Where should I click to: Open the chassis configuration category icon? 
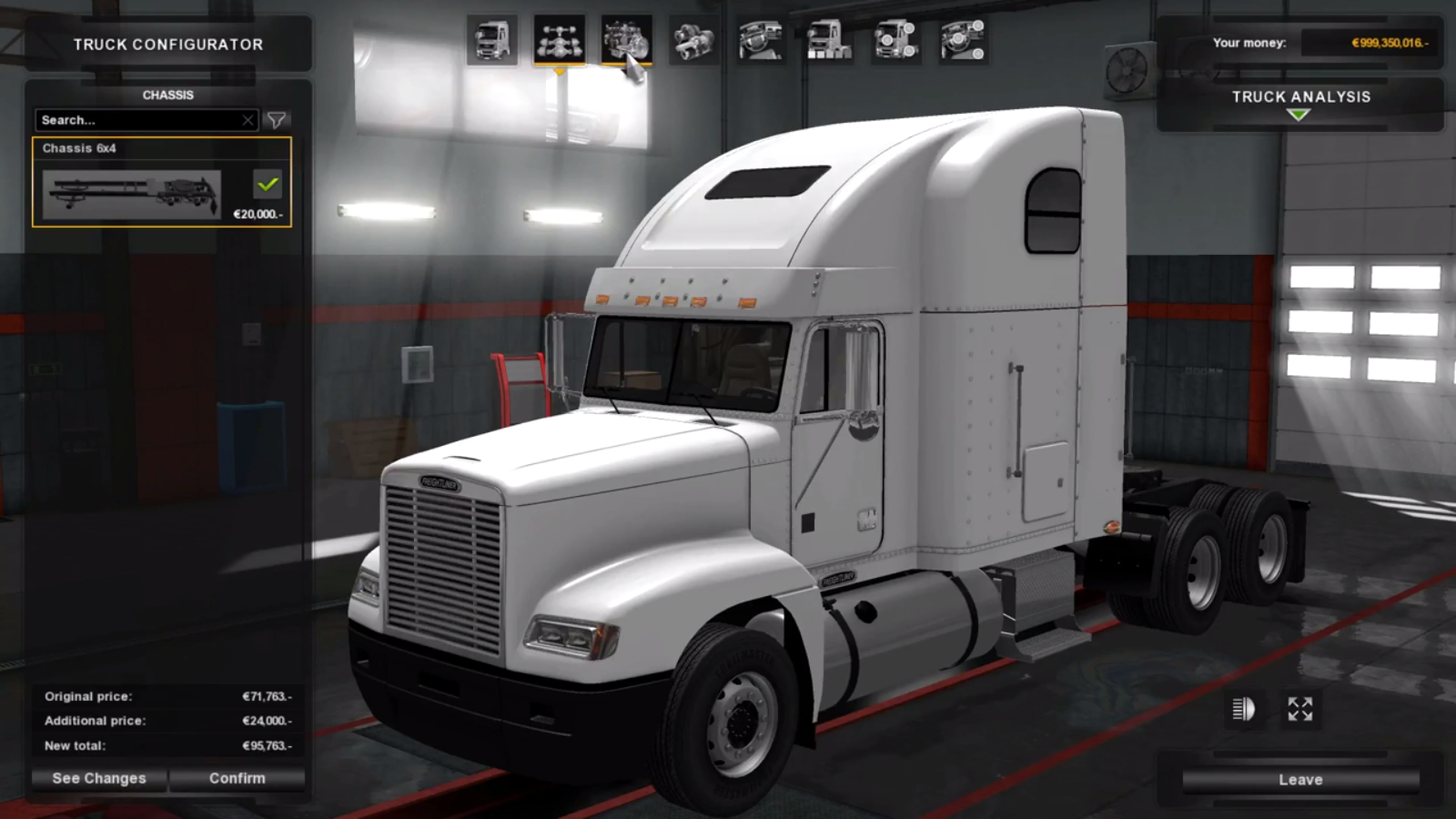(x=561, y=41)
